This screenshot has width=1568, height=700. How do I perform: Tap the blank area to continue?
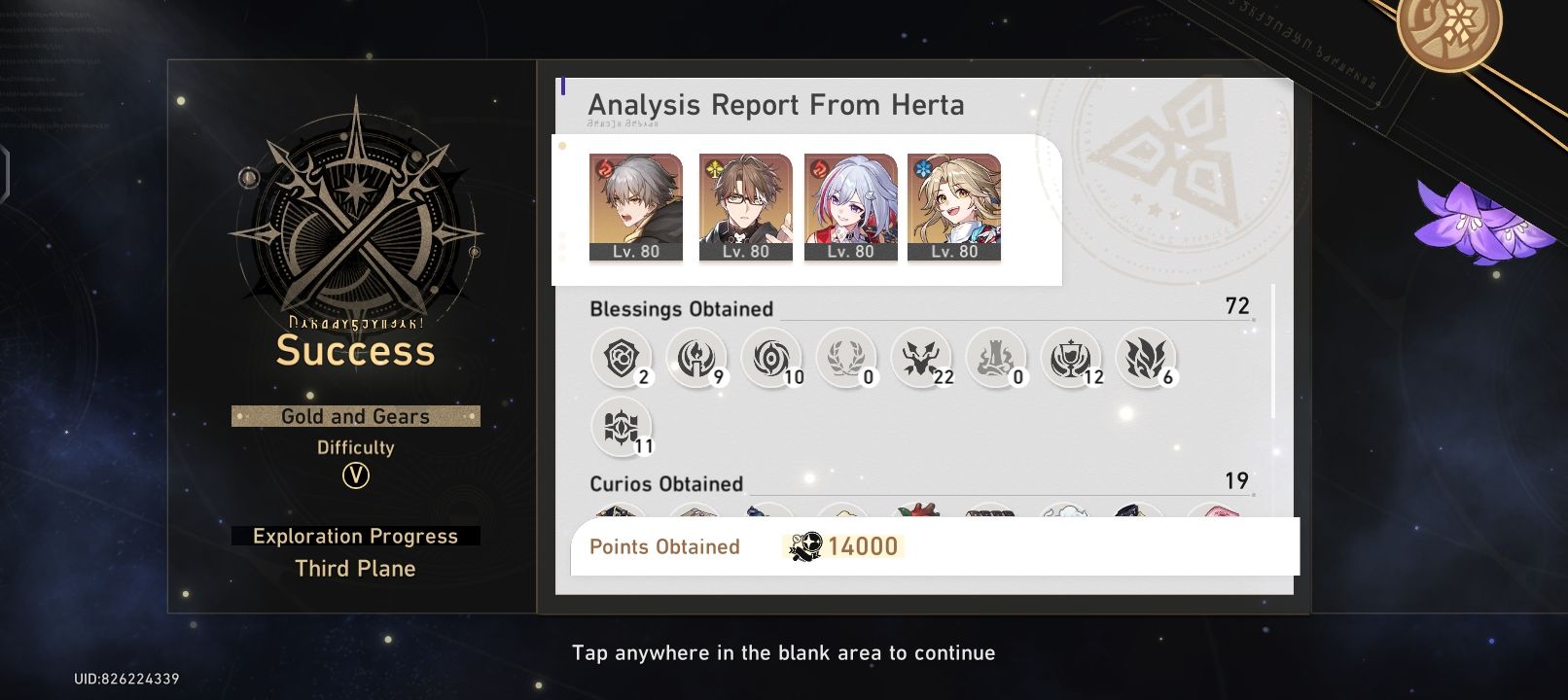point(784,652)
